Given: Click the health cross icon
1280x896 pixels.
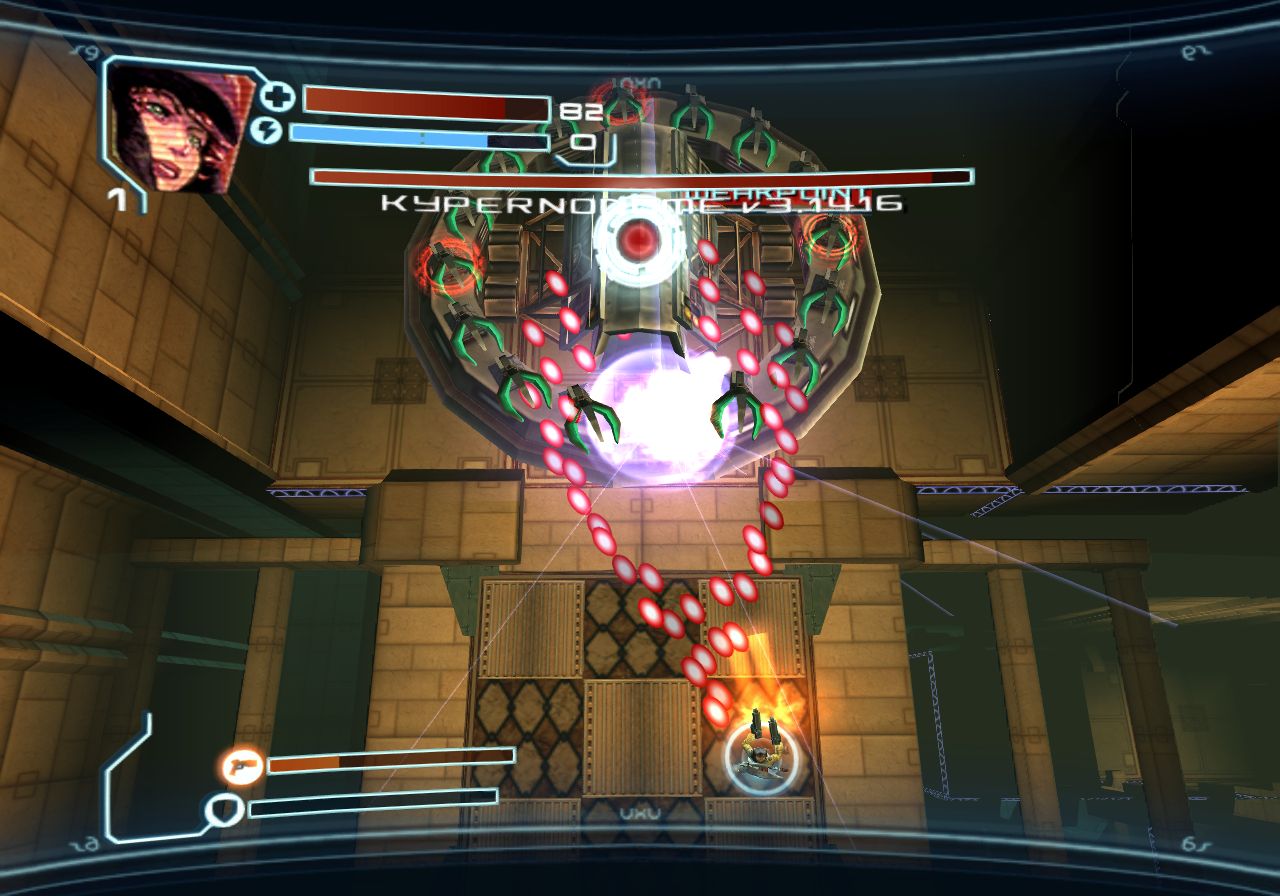Looking at the screenshot, I should 277,98.
